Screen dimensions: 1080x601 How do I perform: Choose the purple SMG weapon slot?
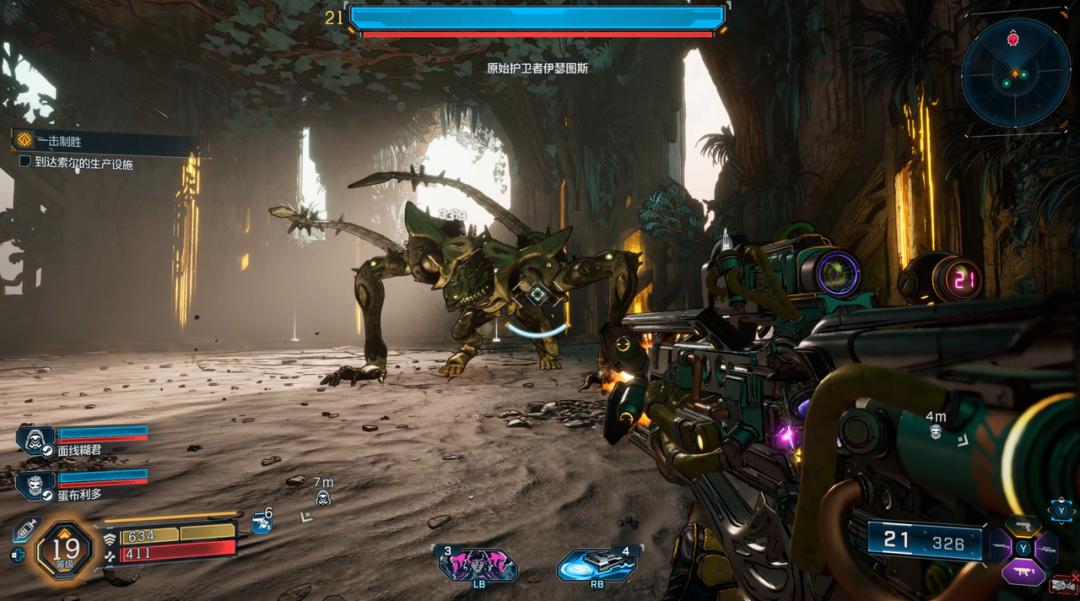[x=1022, y=573]
